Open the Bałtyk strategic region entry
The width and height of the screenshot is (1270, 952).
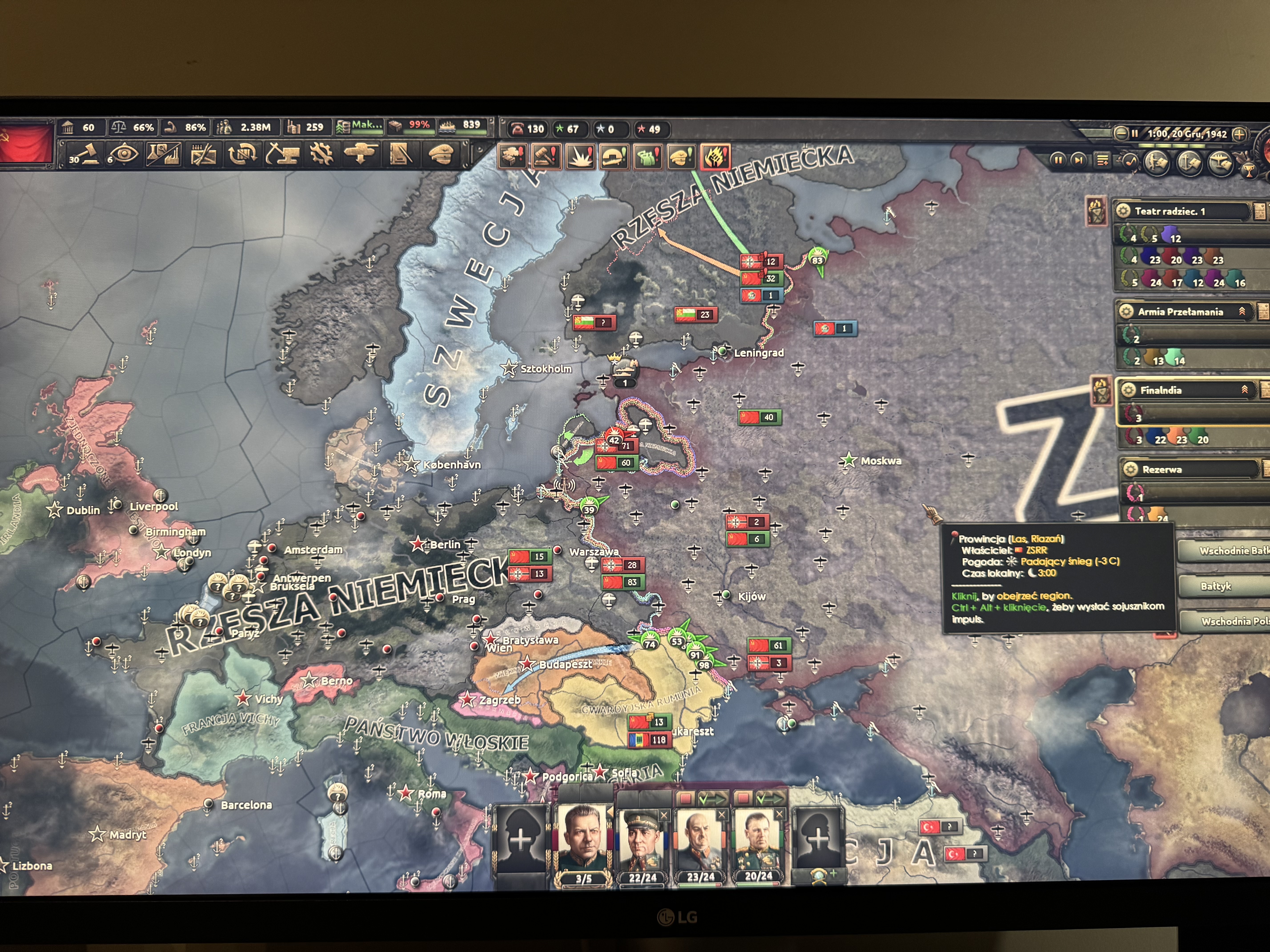pos(1217,586)
